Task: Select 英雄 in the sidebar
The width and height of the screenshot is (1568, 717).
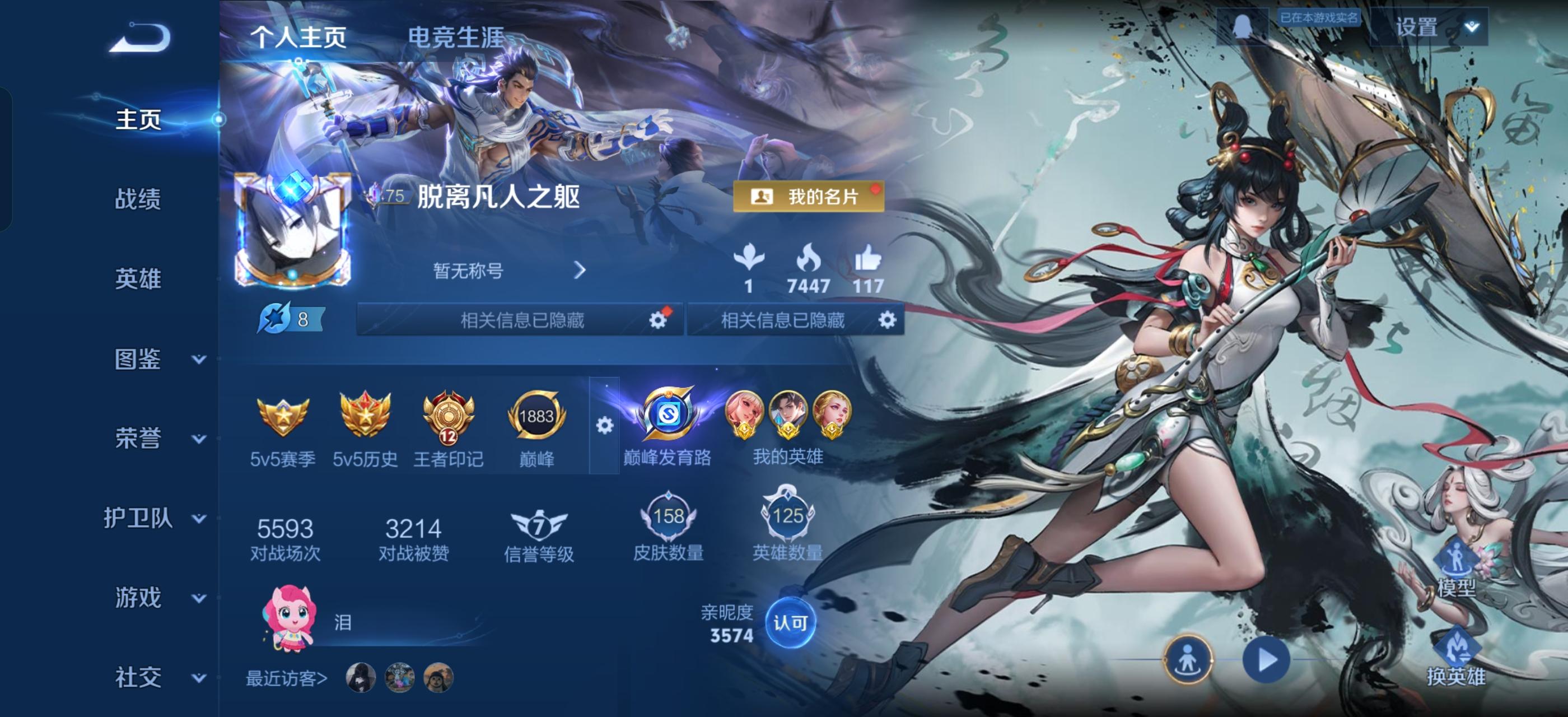Action: coord(138,279)
